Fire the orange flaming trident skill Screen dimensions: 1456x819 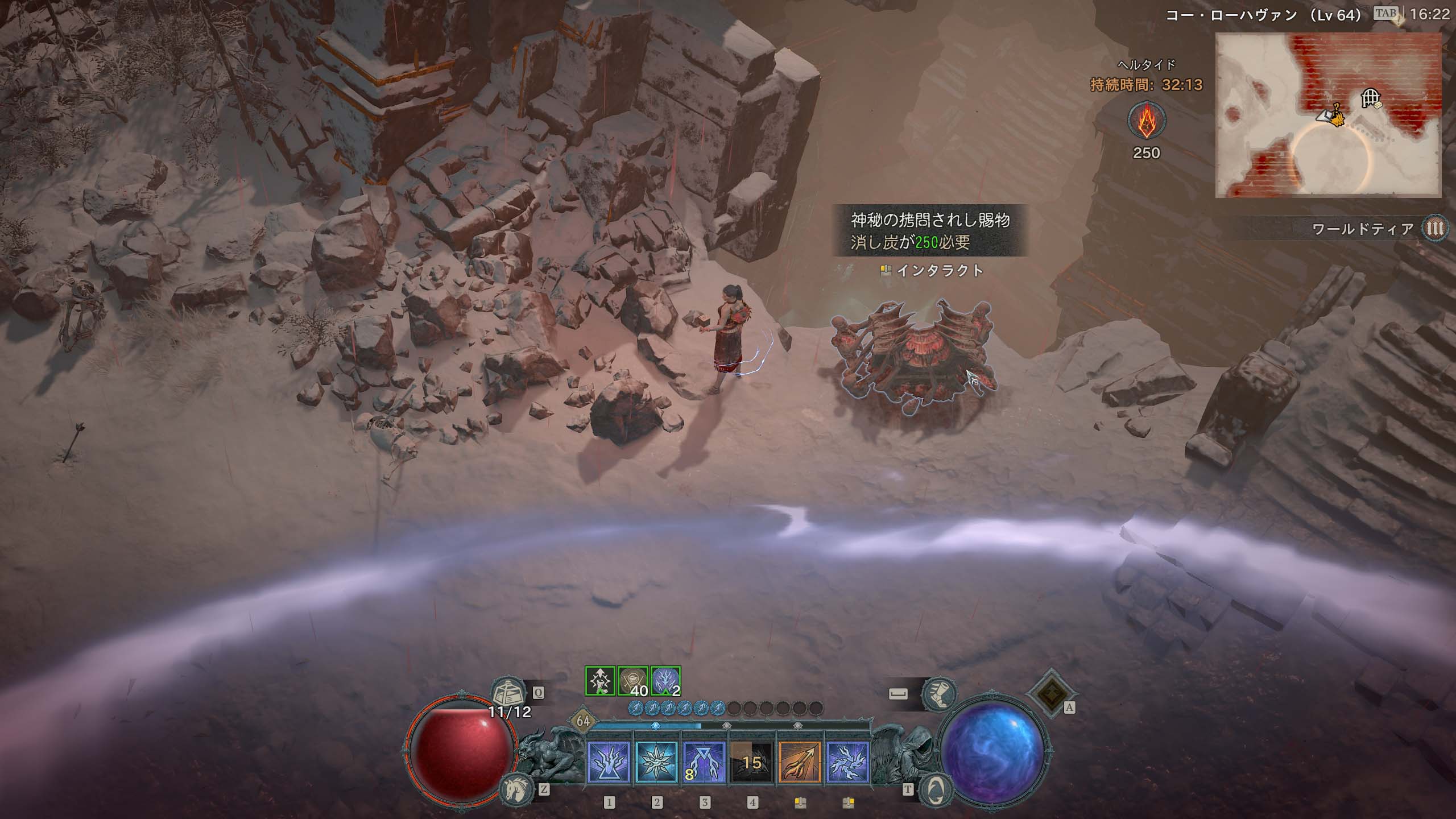click(800, 762)
